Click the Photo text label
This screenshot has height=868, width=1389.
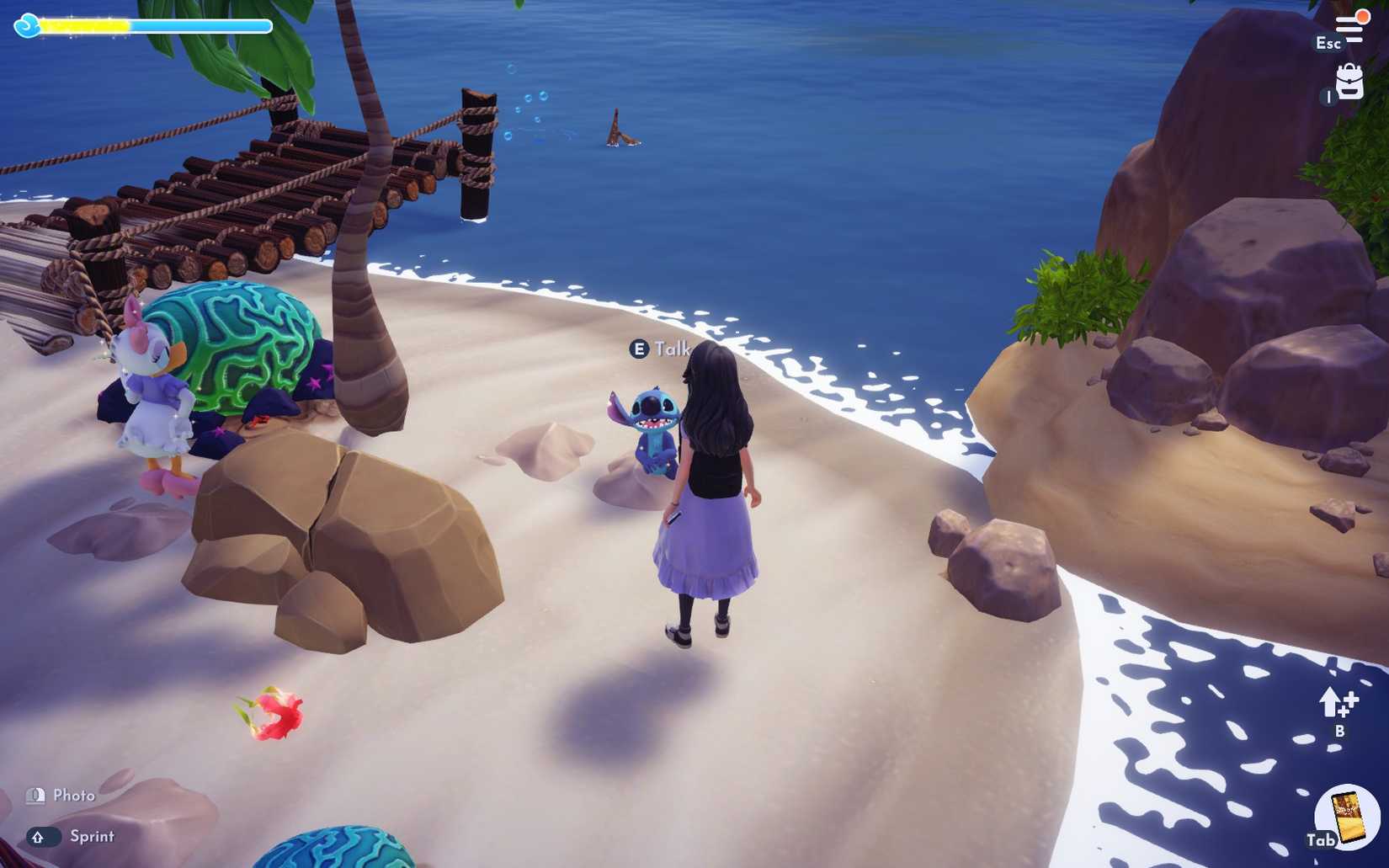point(74,795)
